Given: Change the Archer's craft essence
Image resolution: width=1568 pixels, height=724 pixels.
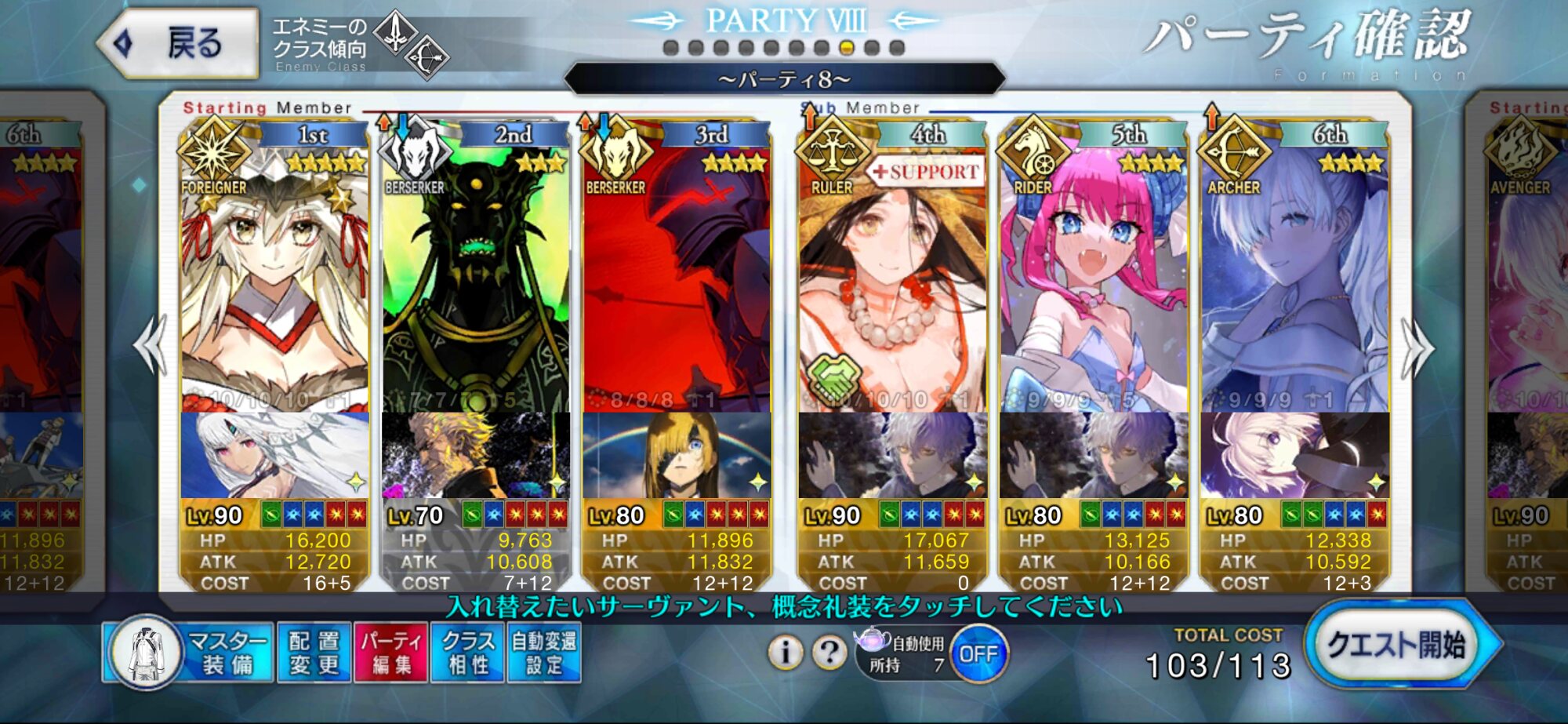Looking at the screenshot, I should (1294, 455).
